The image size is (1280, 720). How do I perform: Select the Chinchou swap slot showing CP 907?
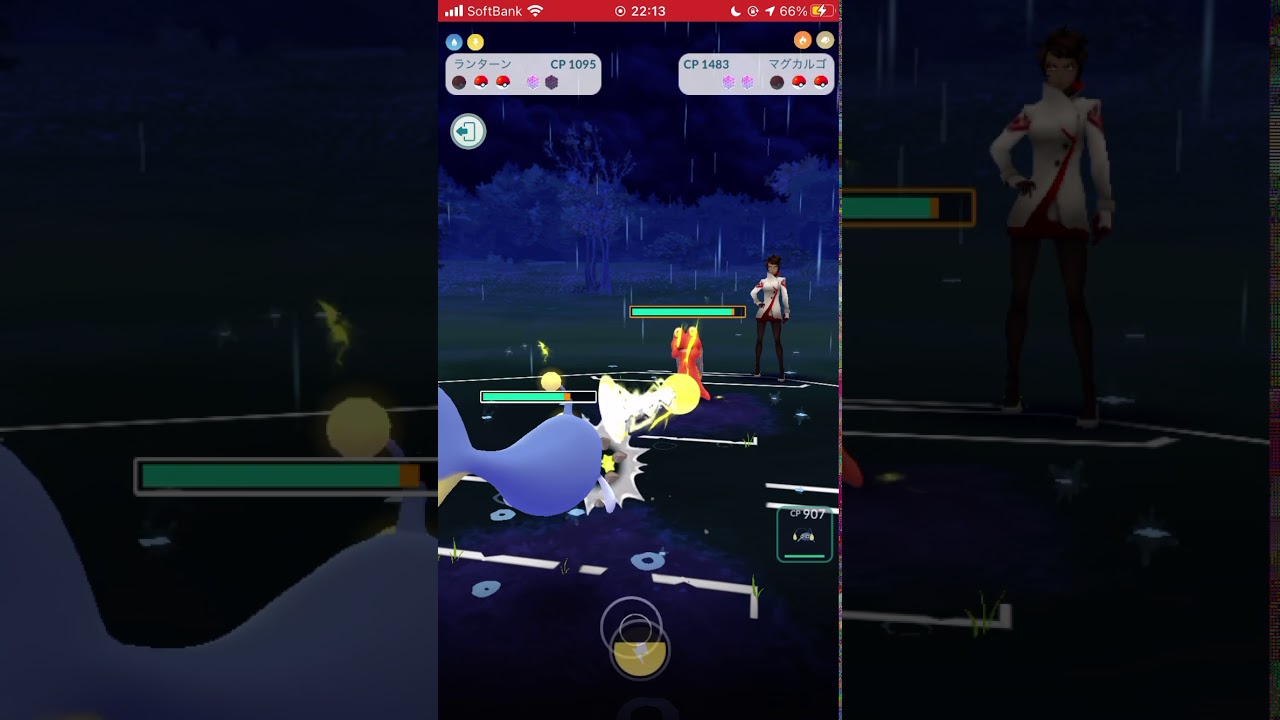(x=803, y=533)
